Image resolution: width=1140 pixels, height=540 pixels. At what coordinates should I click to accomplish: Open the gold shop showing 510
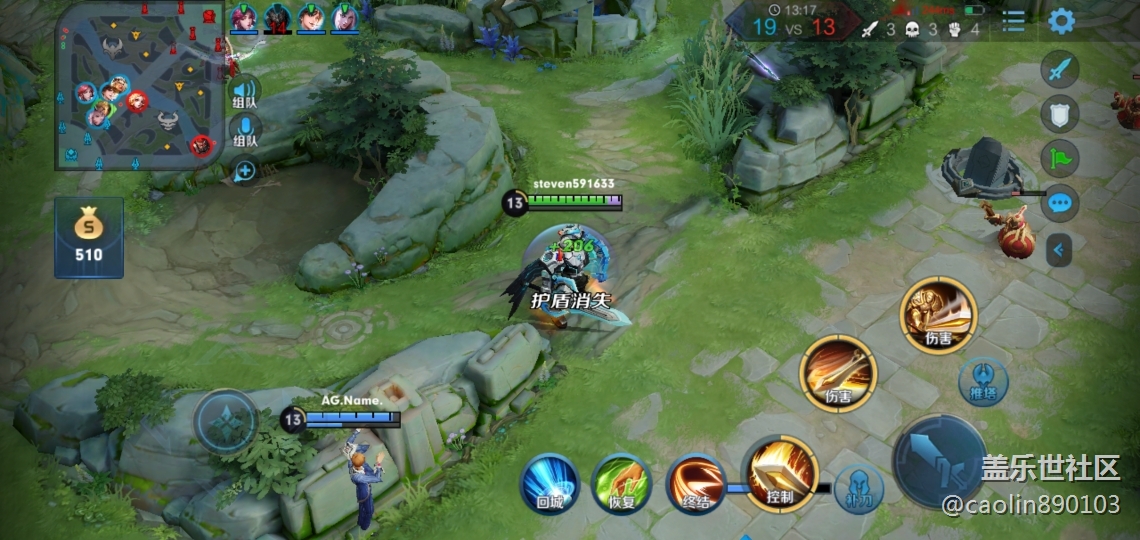pyautogui.click(x=89, y=237)
